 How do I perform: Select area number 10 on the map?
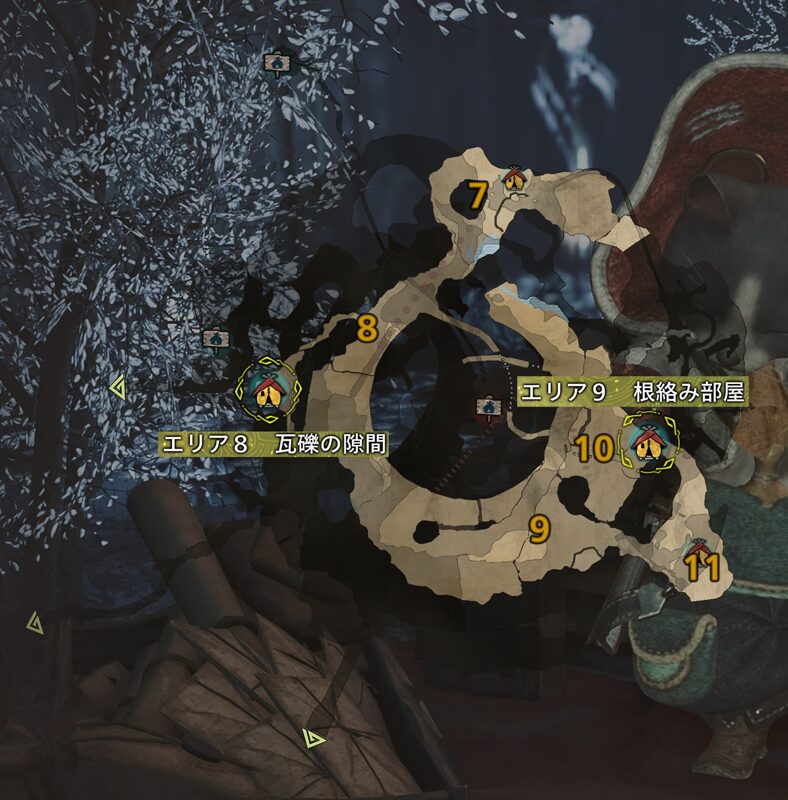594,448
